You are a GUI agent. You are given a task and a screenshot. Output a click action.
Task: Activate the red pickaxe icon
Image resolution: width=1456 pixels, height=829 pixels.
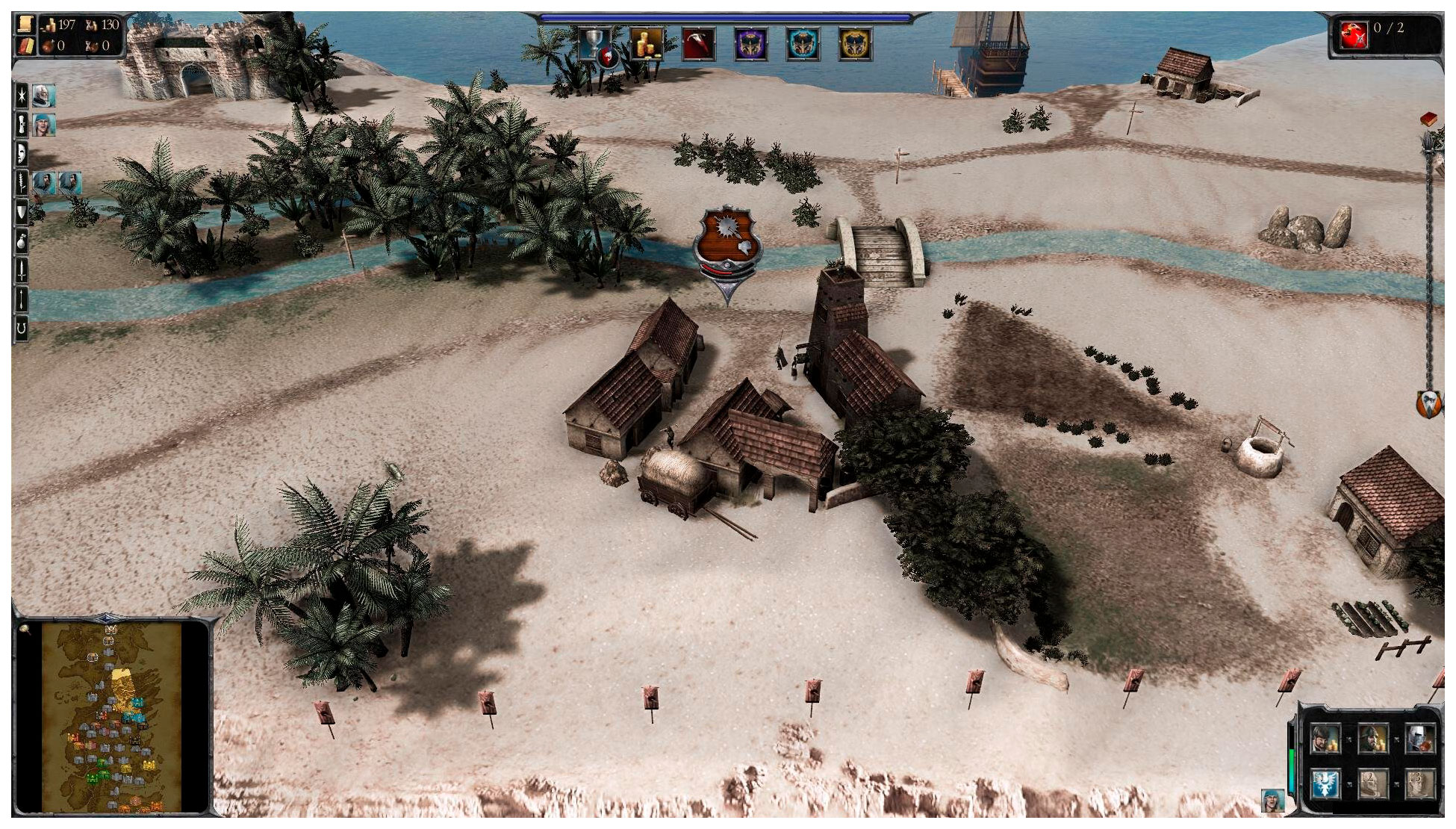pyautogui.click(x=698, y=44)
